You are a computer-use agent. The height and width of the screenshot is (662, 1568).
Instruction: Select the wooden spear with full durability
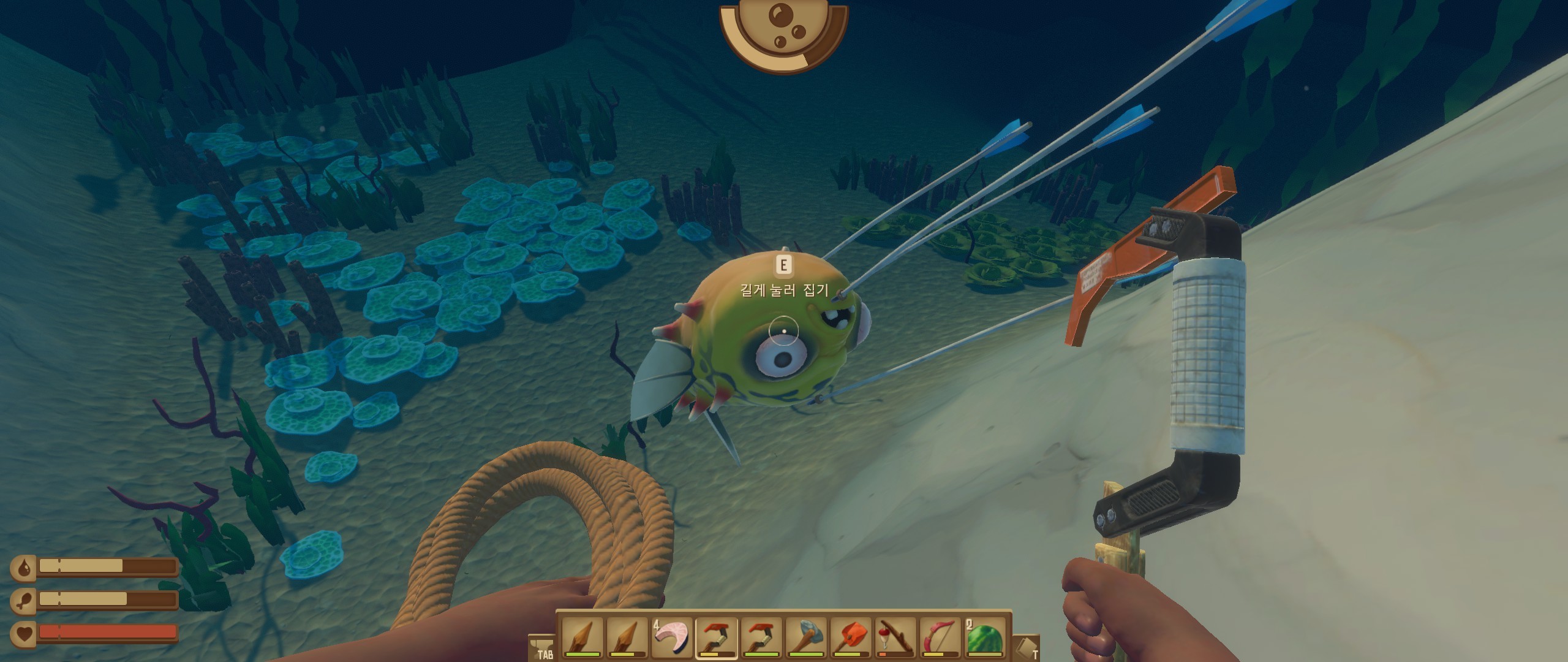click(582, 637)
